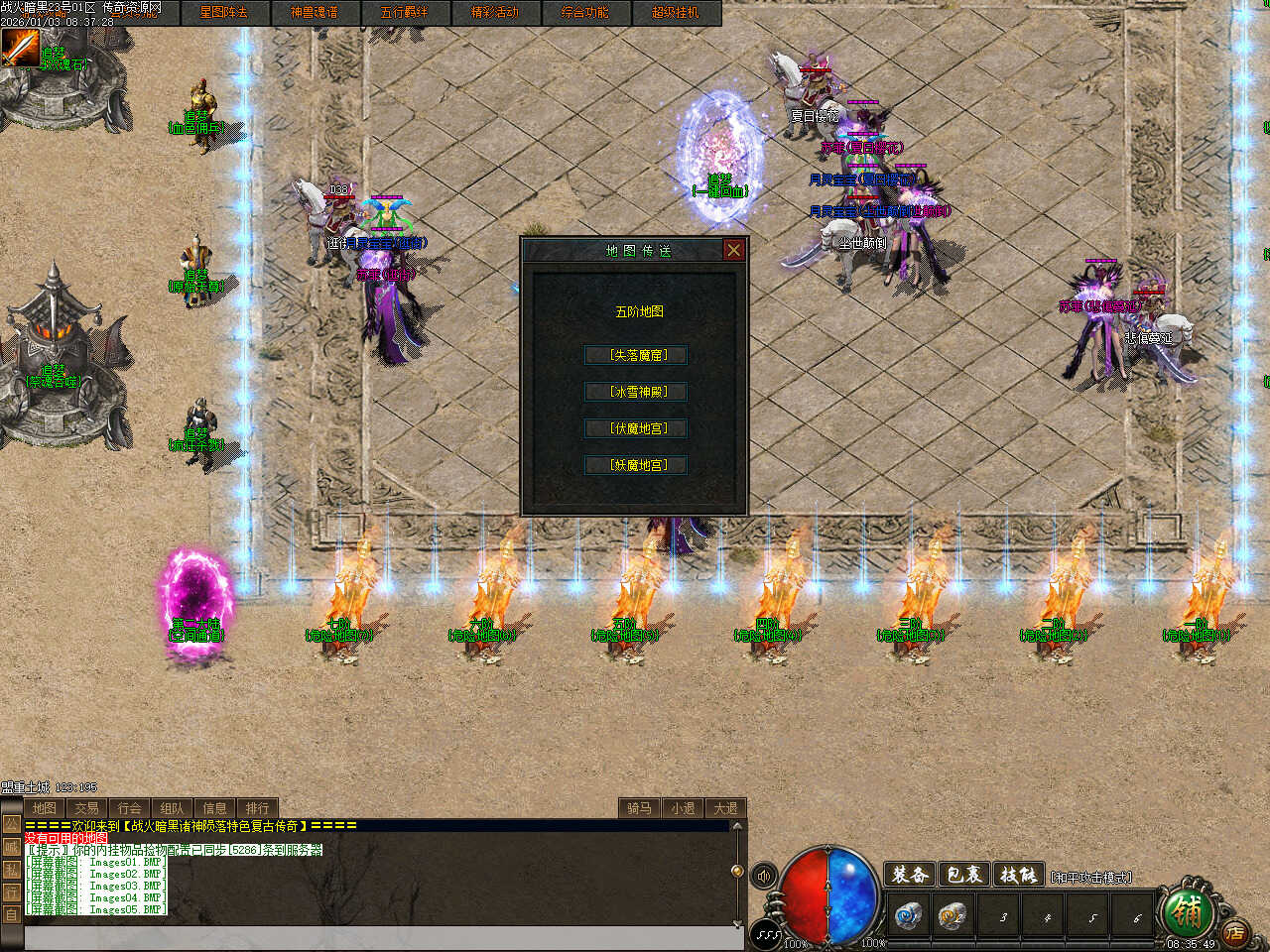The image size is (1270, 952).
Task: Open the 神兽魂谱 menu
Action: coord(314,13)
